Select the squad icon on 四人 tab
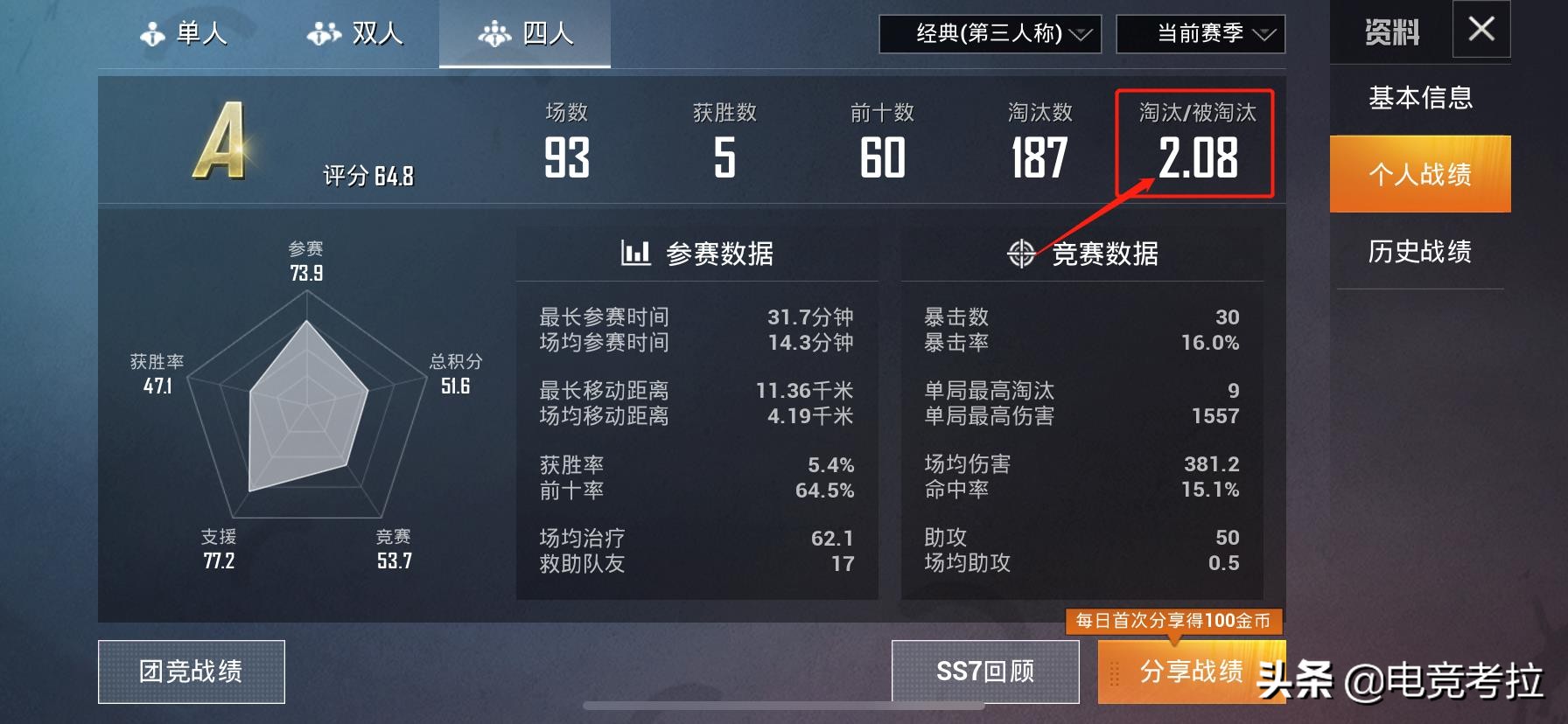Image resolution: width=1568 pixels, height=724 pixels. pyautogui.click(x=494, y=32)
